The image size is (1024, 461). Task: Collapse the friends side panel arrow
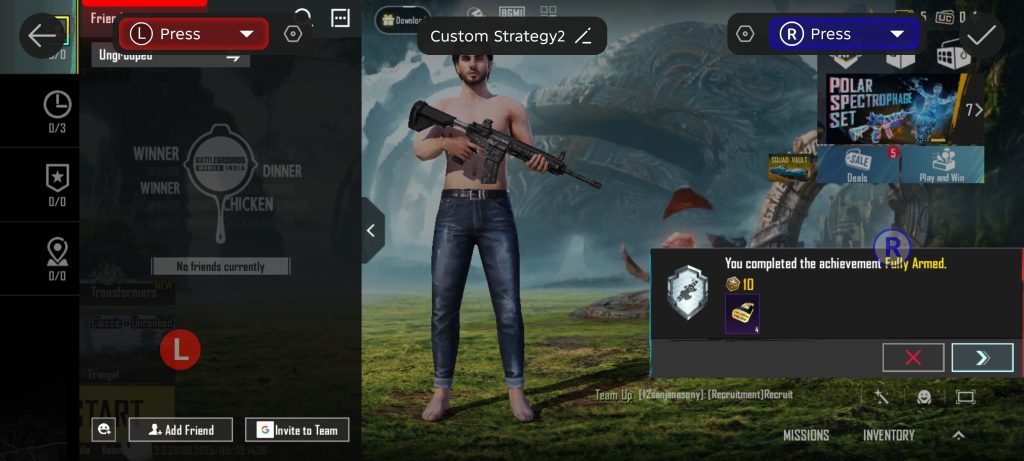coord(371,231)
